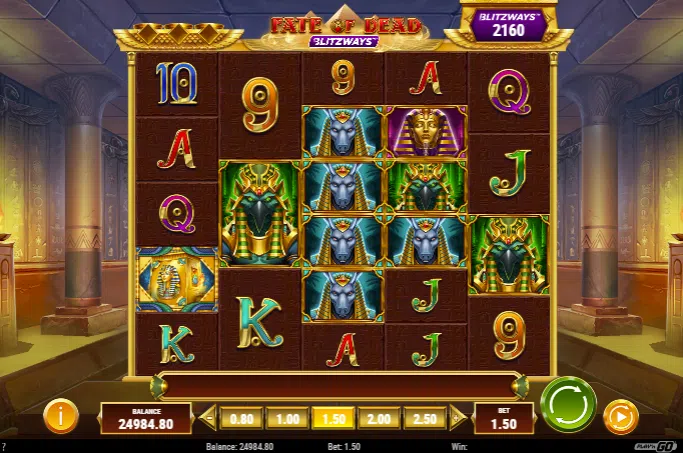683x453 pixels.
Task: Start autoplay with the orange play button
Action: coord(620,415)
